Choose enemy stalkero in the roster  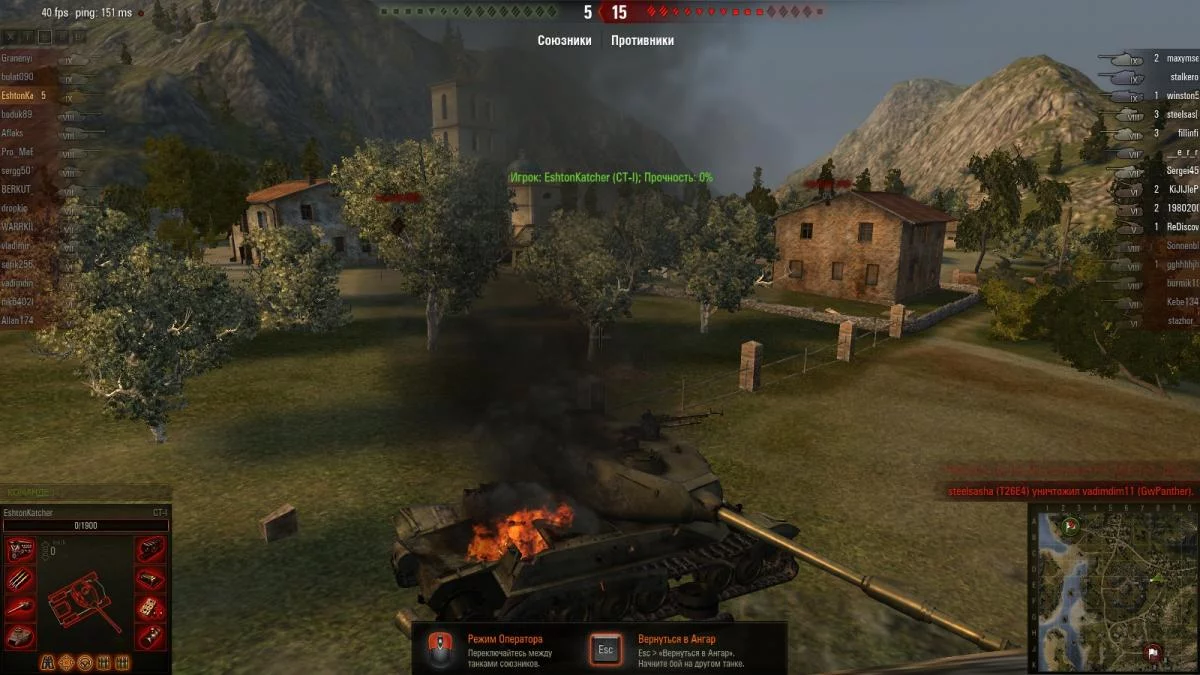(1184, 77)
